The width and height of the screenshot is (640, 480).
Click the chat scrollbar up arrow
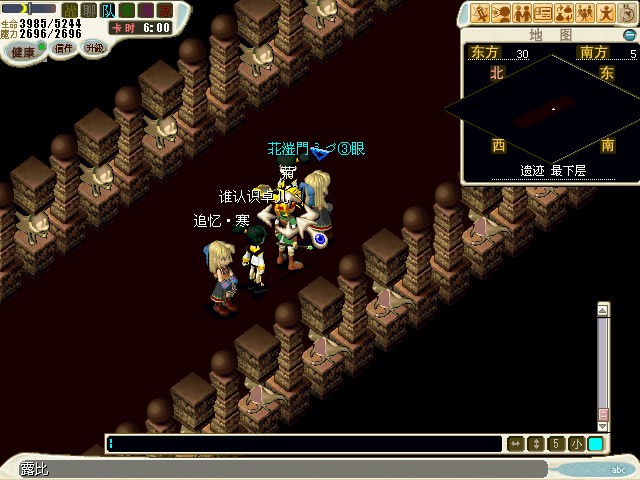(603, 310)
